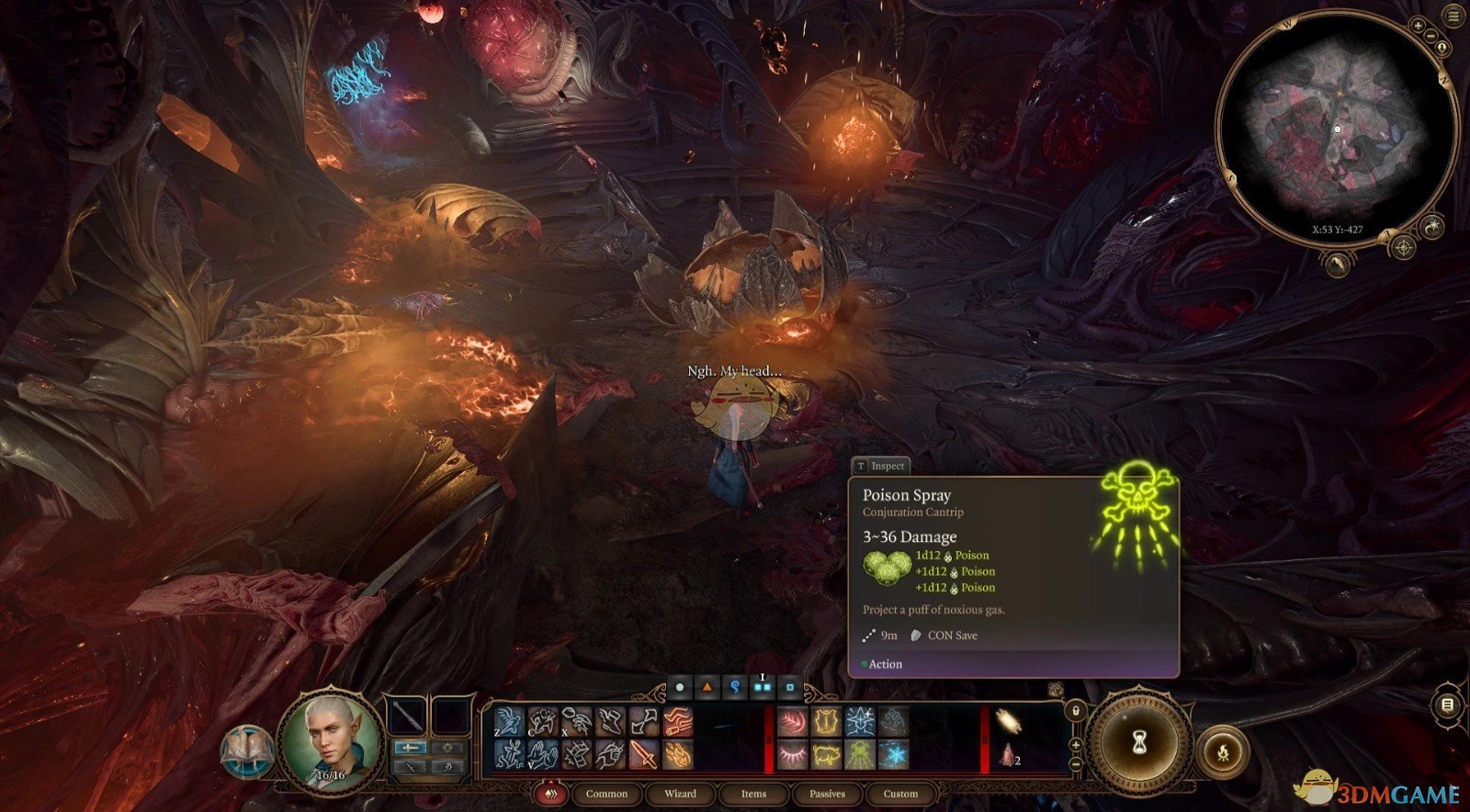Toggle the hotbar lock icon

coord(1076,710)
